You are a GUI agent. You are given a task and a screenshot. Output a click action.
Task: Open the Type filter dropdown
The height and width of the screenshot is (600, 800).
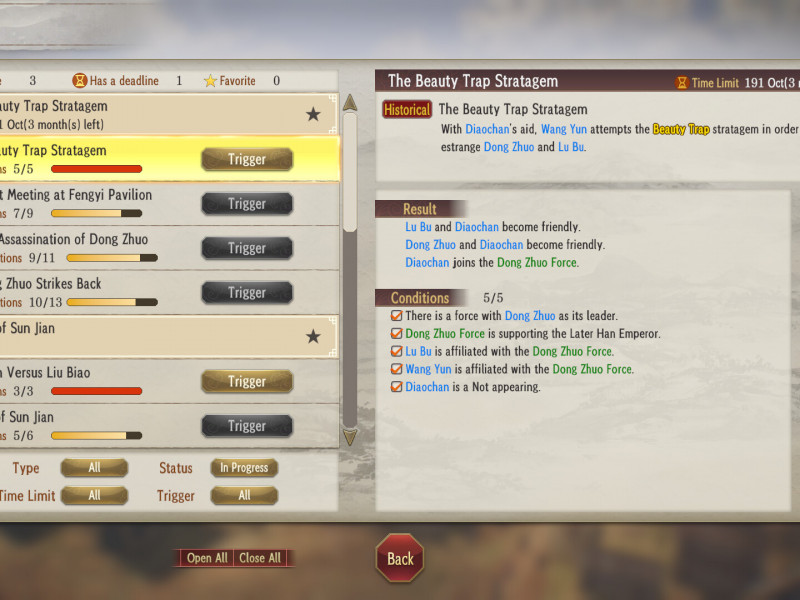pos(94,468)
